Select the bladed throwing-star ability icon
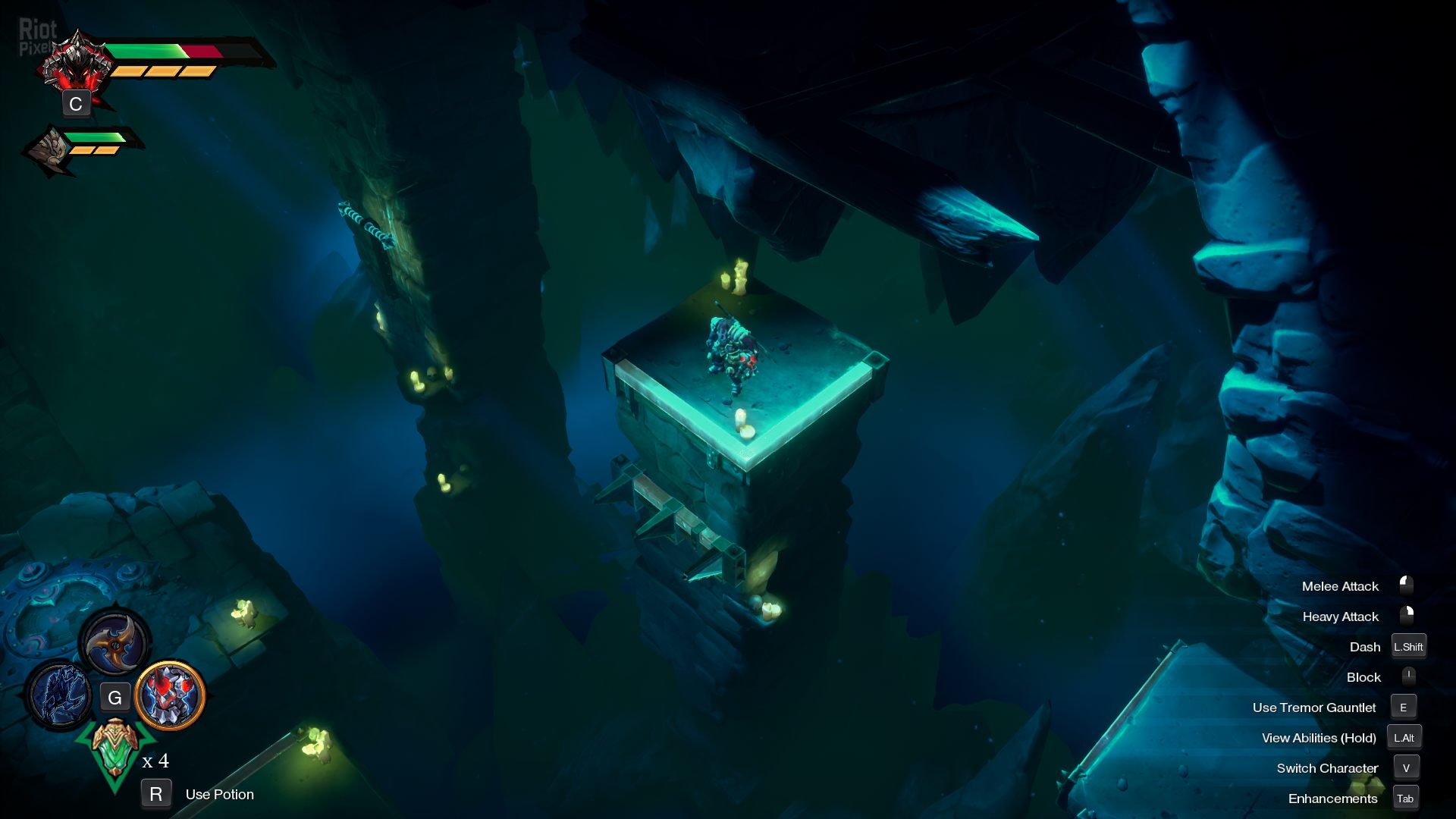1456x819 pixels. click(115, 643)
